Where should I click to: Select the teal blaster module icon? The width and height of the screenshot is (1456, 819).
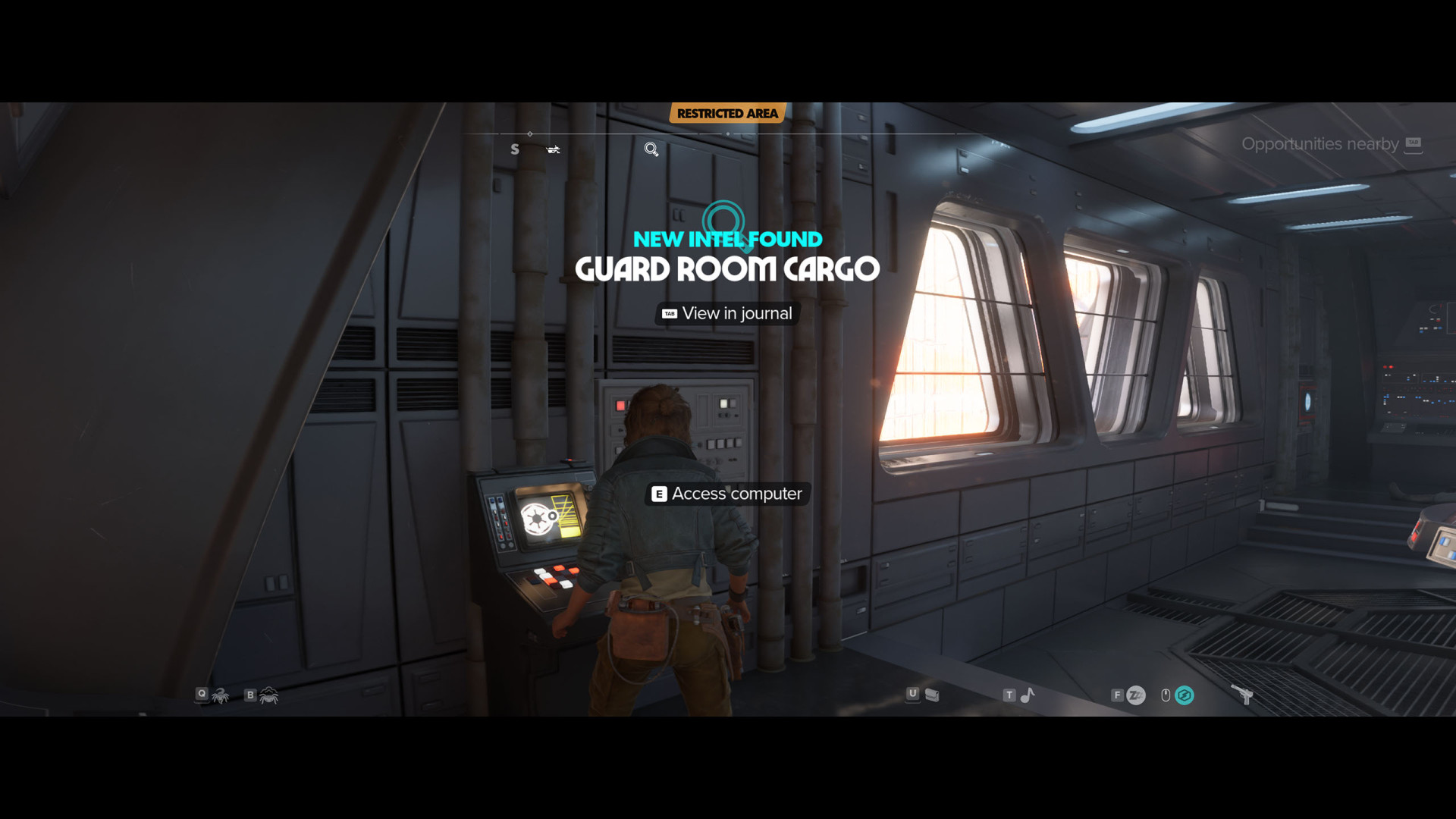coord(1184,695)
